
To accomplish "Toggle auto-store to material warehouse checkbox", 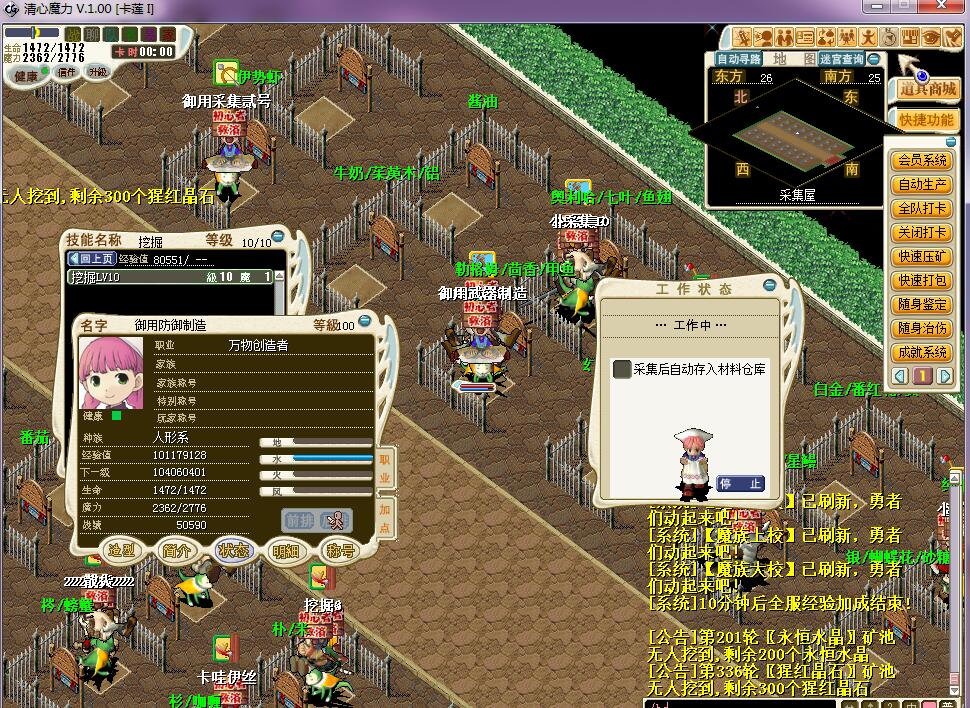I will [x=622, y=369].
